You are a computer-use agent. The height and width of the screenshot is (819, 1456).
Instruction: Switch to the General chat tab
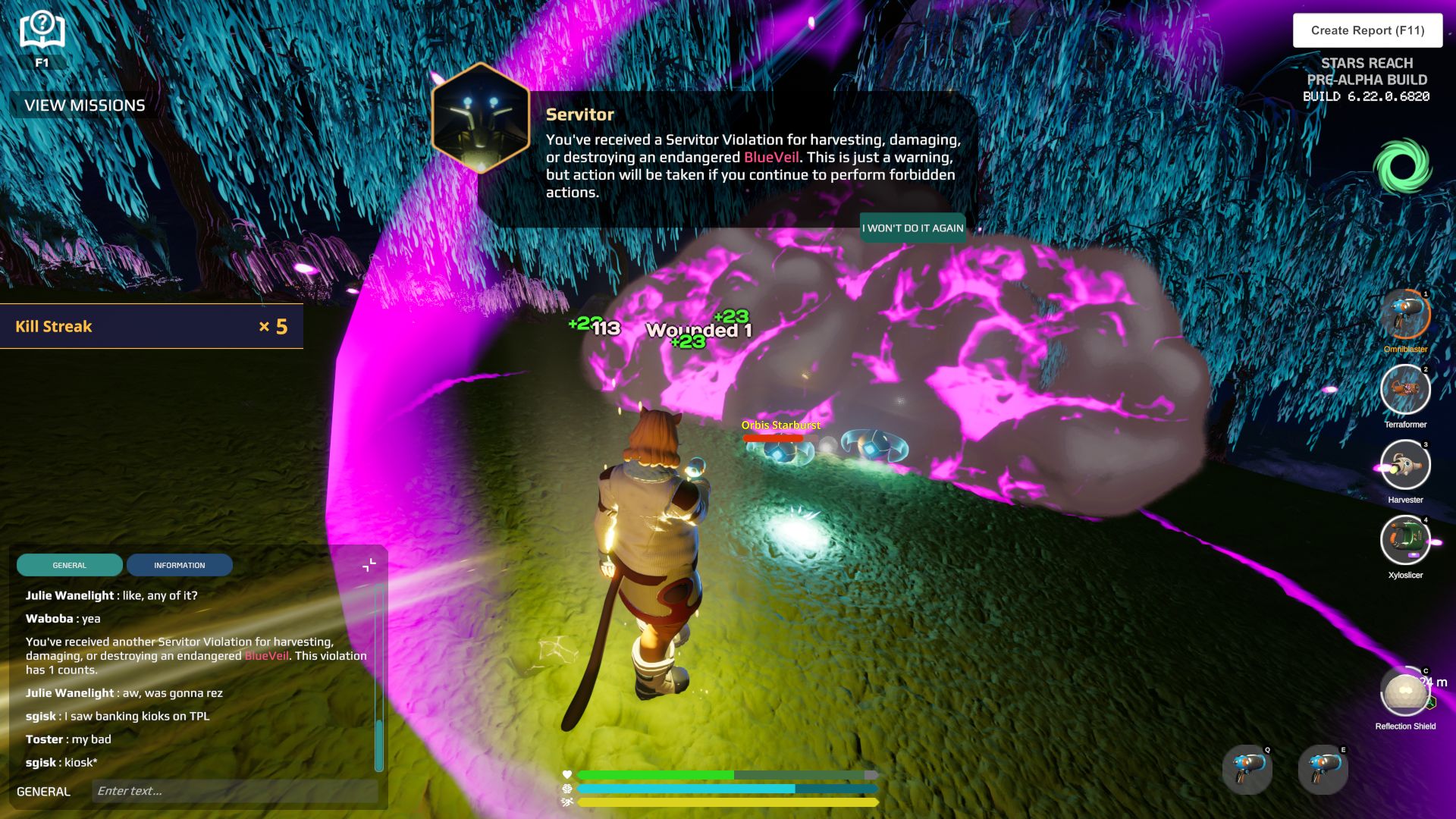click(70, 565)
